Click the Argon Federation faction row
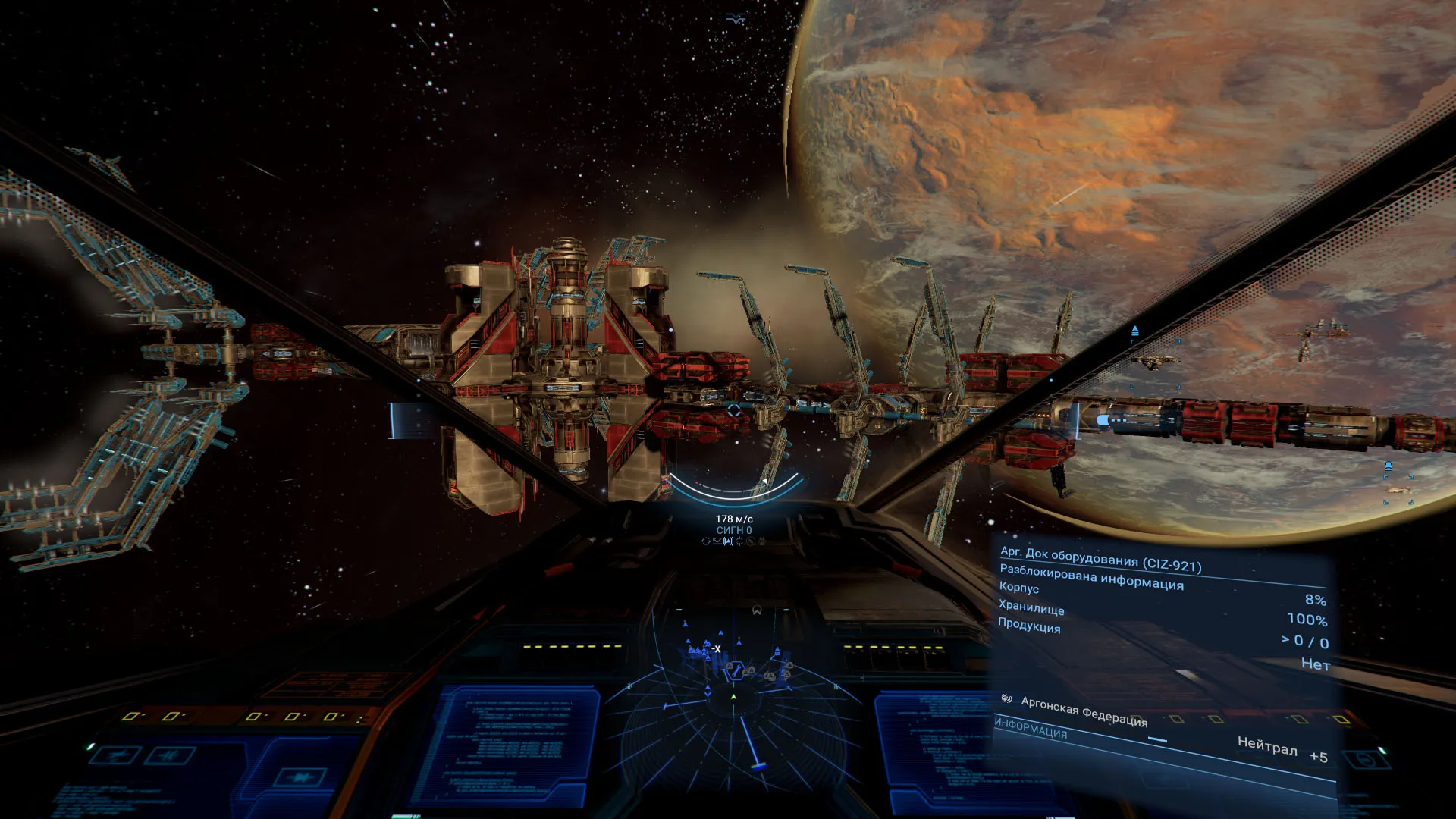 coord(1084,711)
